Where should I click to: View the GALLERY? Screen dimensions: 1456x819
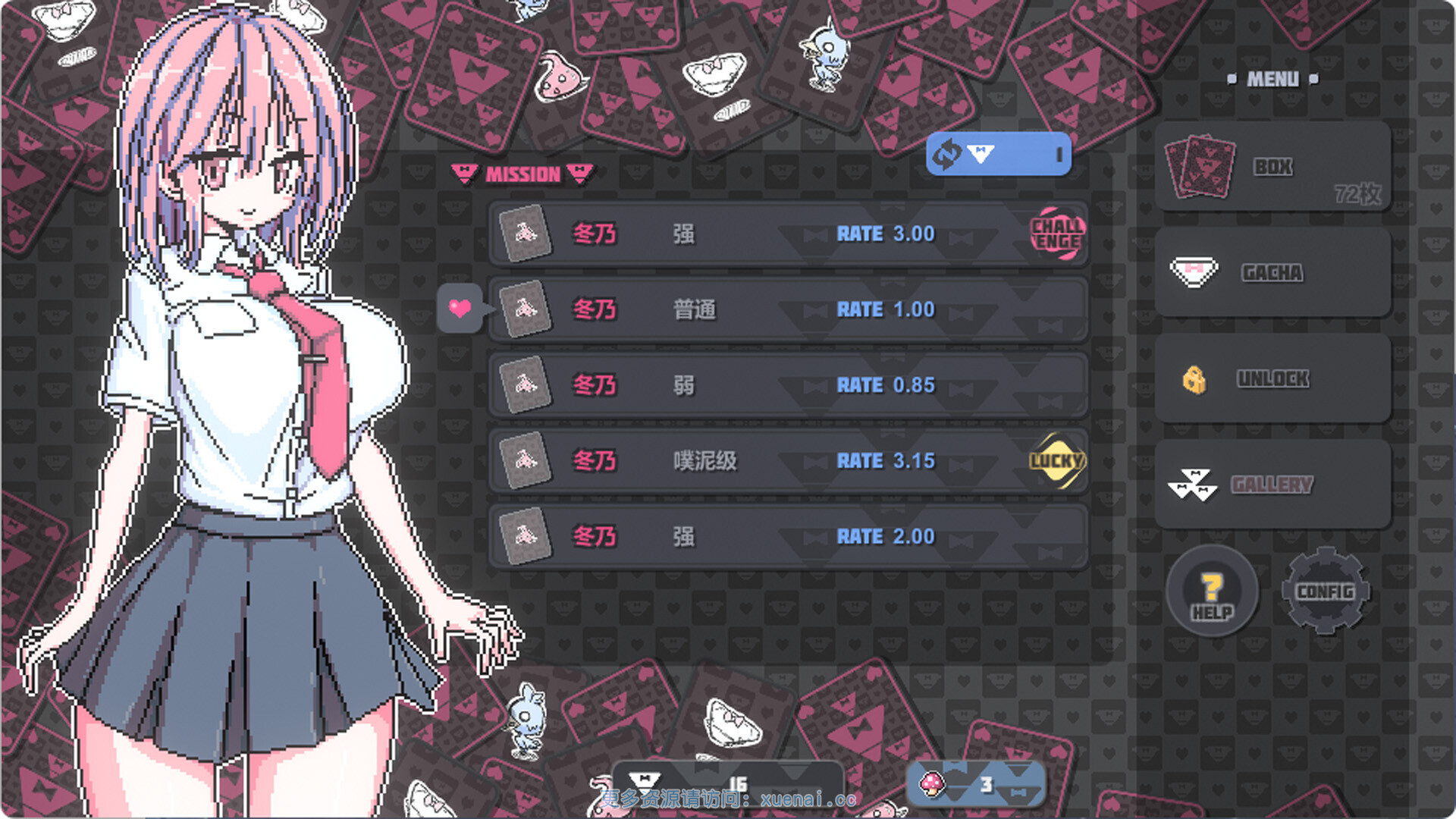click(1272, 484)
